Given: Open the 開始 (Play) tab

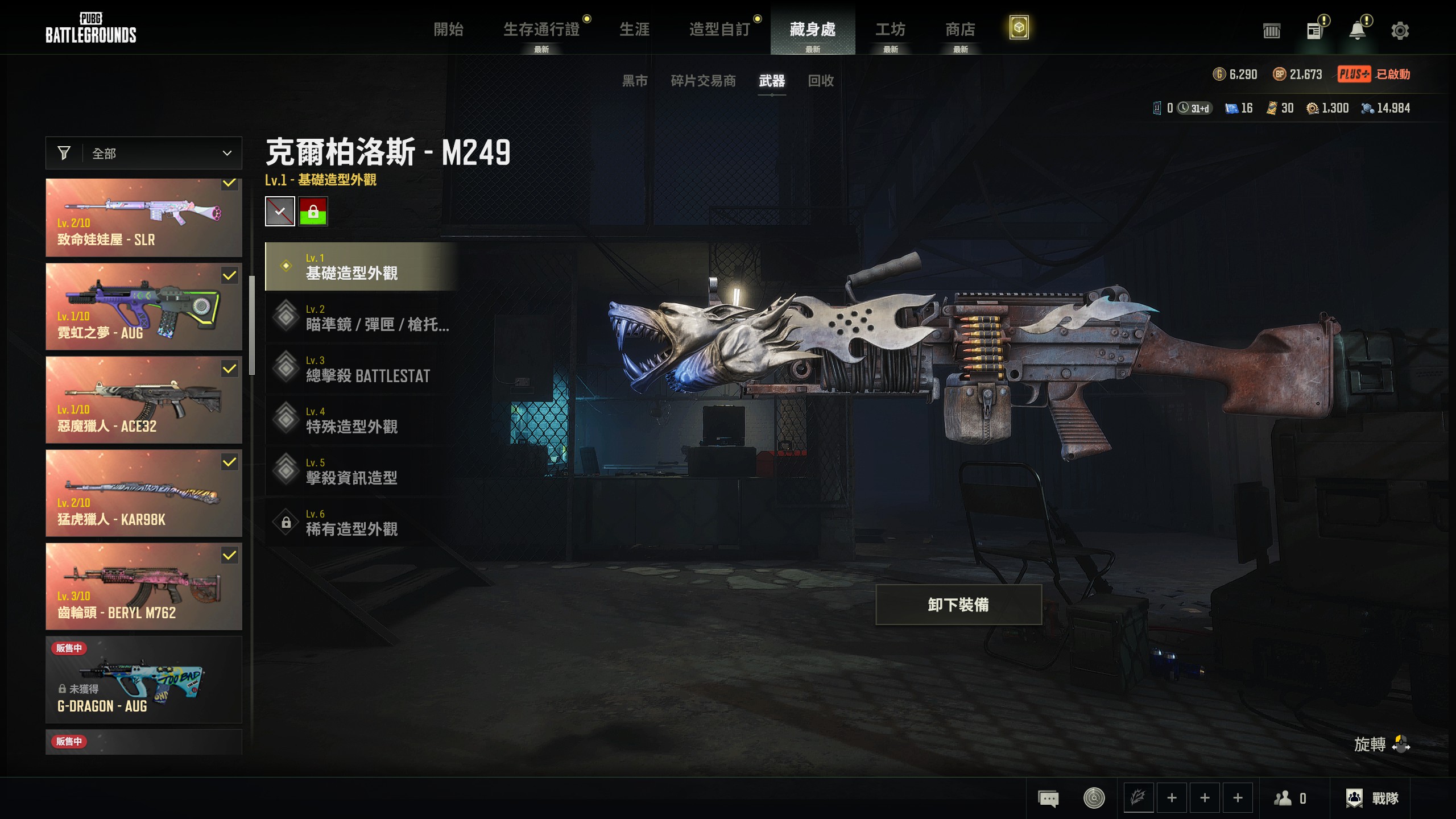Looking at the screenshot, I should [448, 30].
